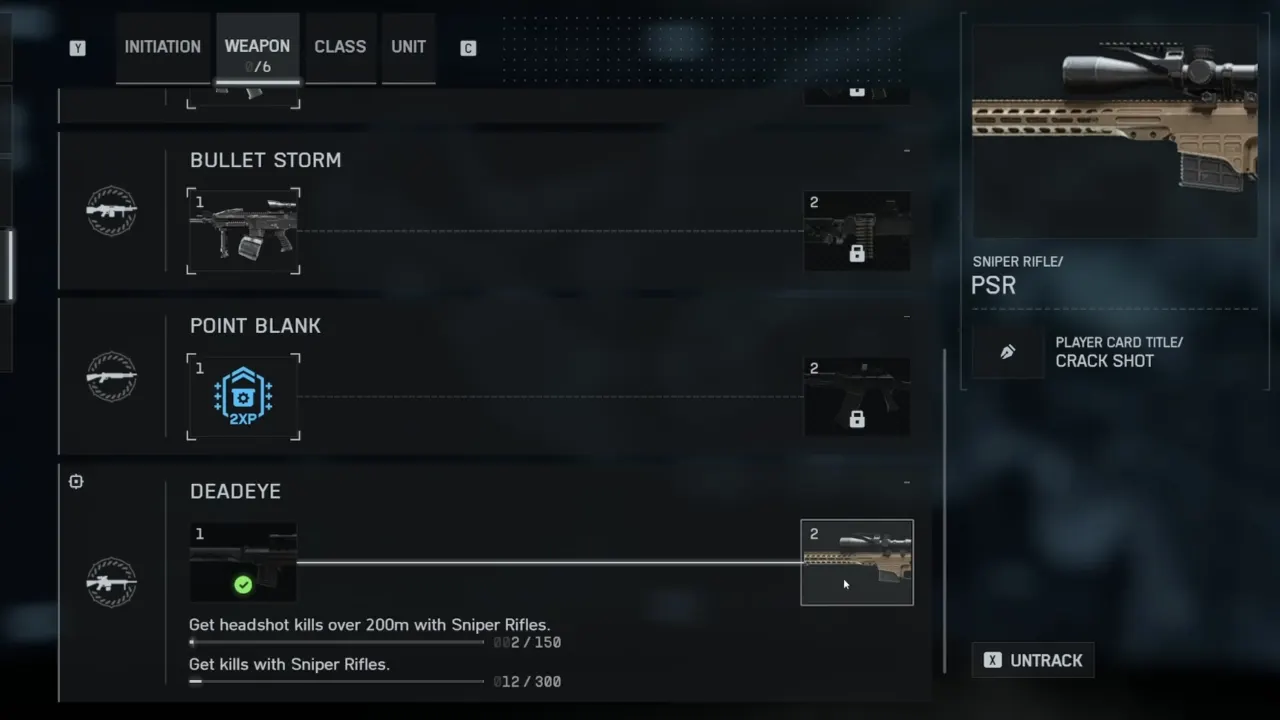This screenshot has width=1280, height=720.
Task: View locked Bullet Storm tier 2 reward
Action: (857, 231)
